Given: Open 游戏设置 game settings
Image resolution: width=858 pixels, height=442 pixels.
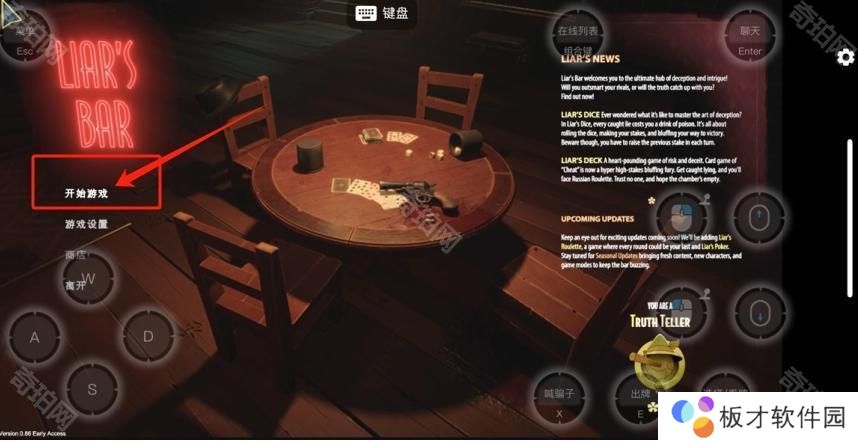Looking at the screenshot, I should tap(86, 224).
